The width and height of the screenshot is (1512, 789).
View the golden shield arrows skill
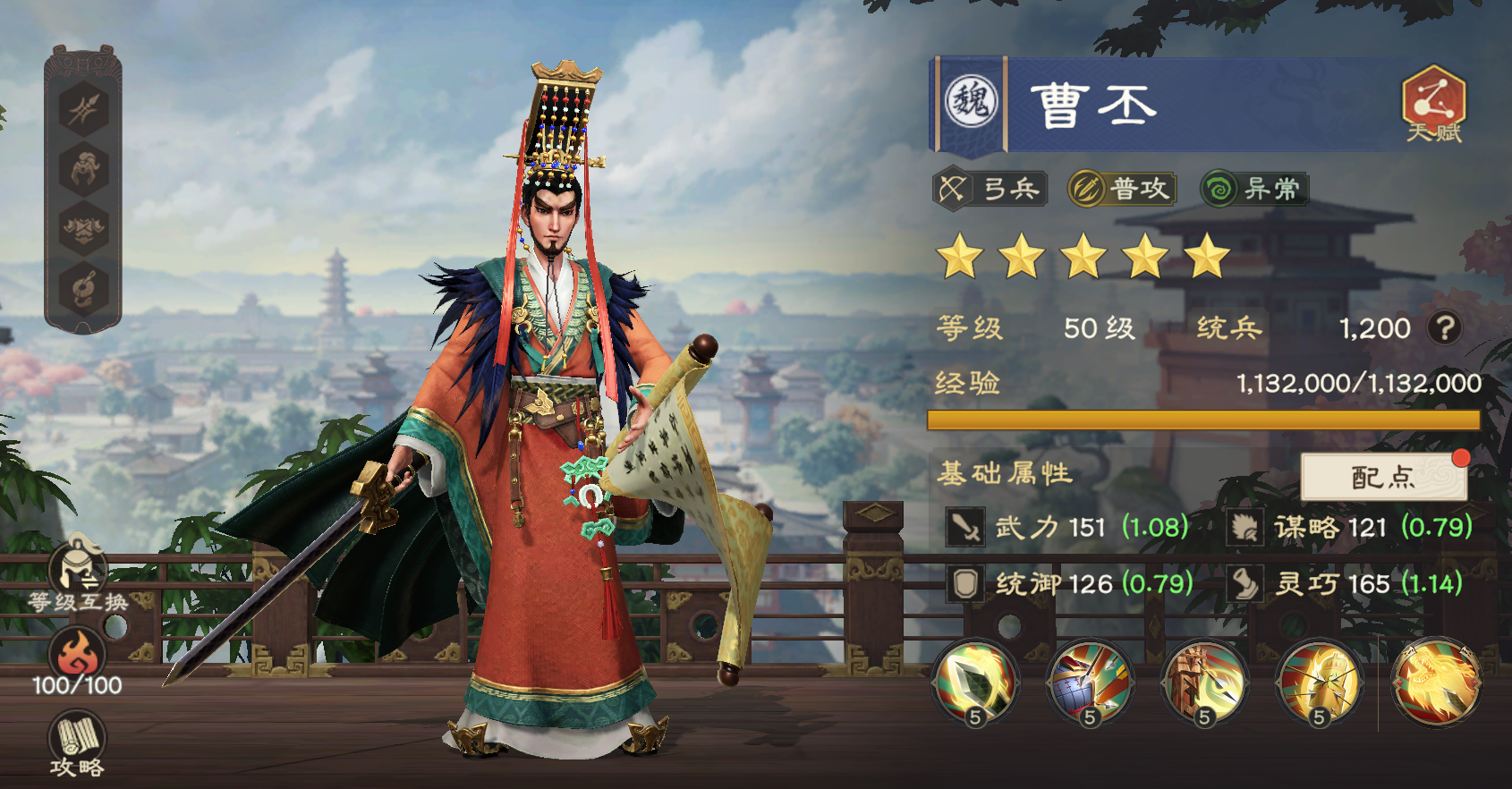tap(1319, 683)
